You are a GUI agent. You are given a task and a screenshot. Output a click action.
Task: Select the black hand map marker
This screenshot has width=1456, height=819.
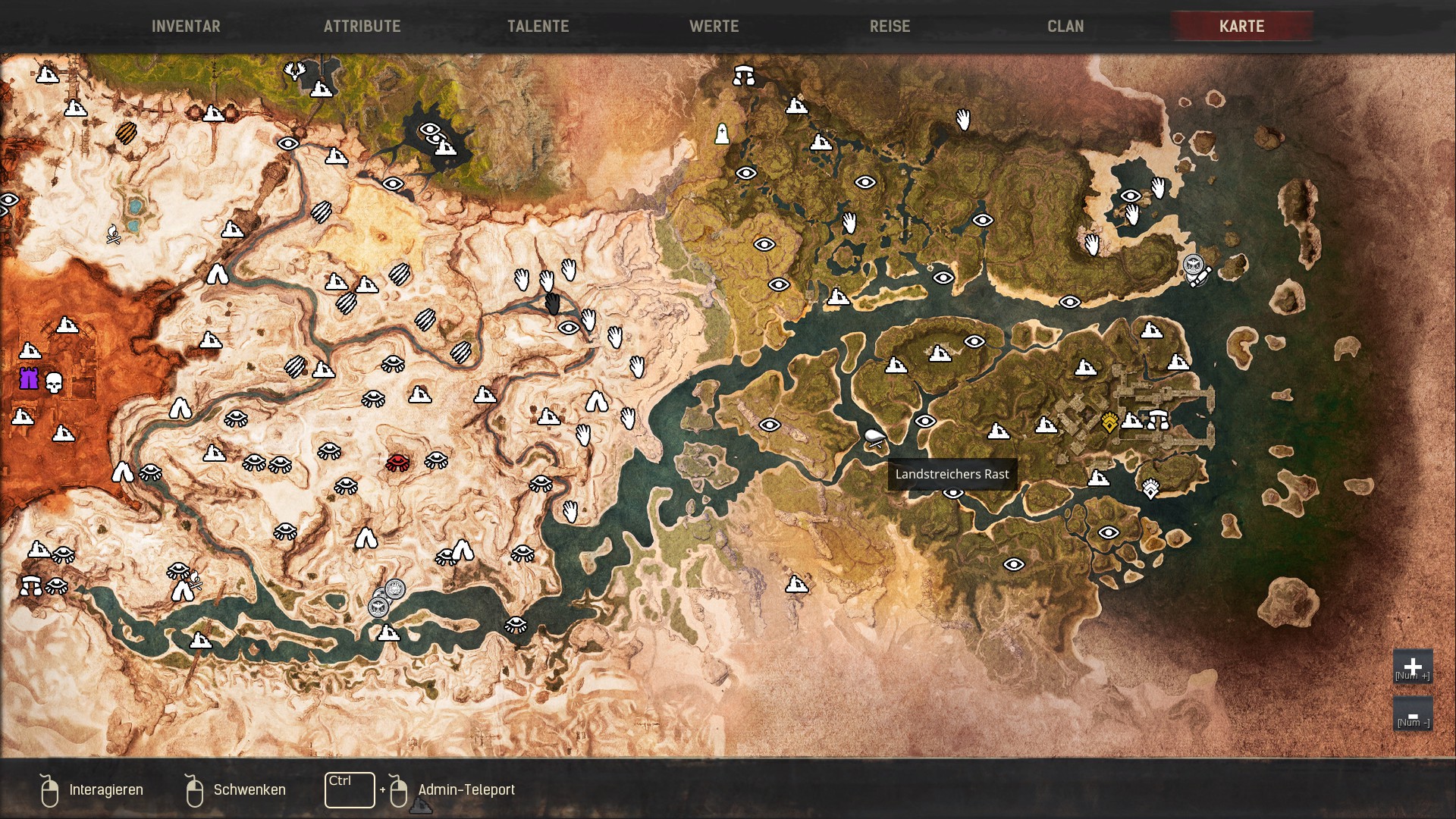coord(552,304)
